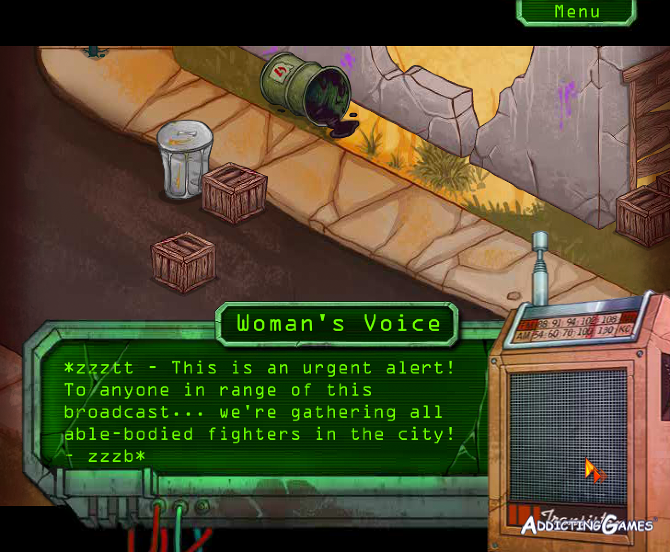Visit the Addicting Games logo link
Image resolution: width=670 pixels, height=552 pixels.
[586, 524]
